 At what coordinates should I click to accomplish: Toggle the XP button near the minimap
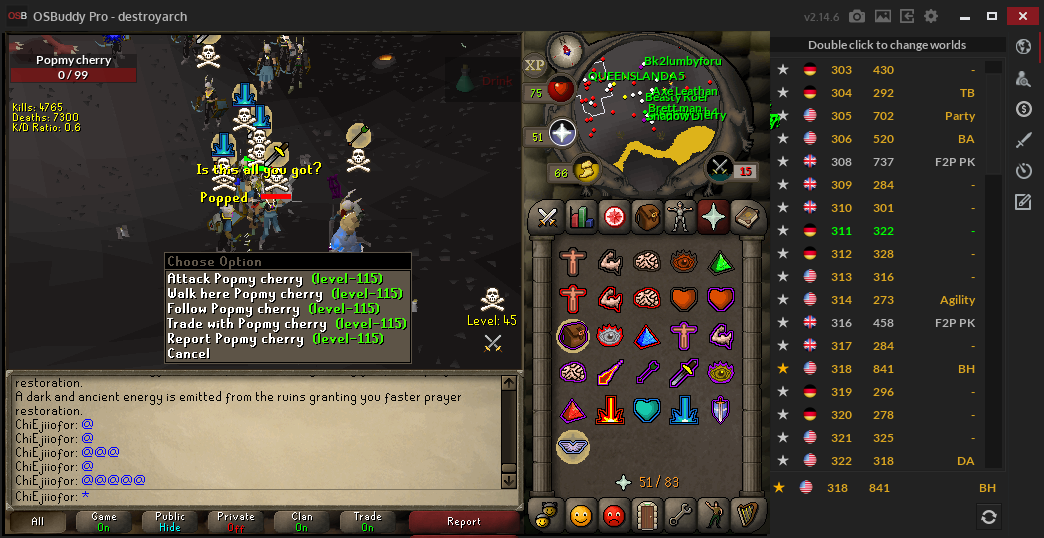point(535,65)
